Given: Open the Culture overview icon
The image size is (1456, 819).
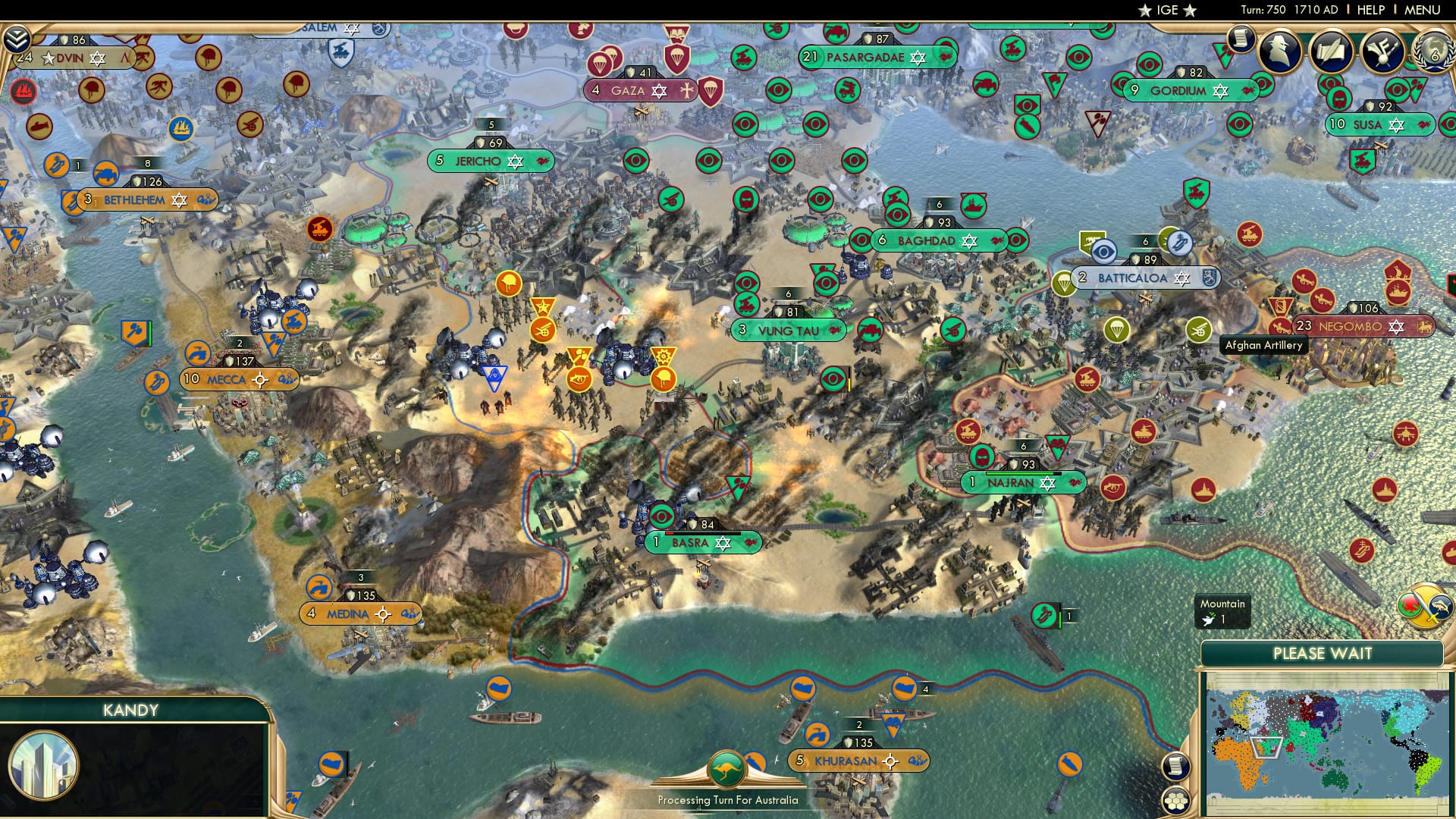Looking at the screenshot, I should tap(1382, 52).
